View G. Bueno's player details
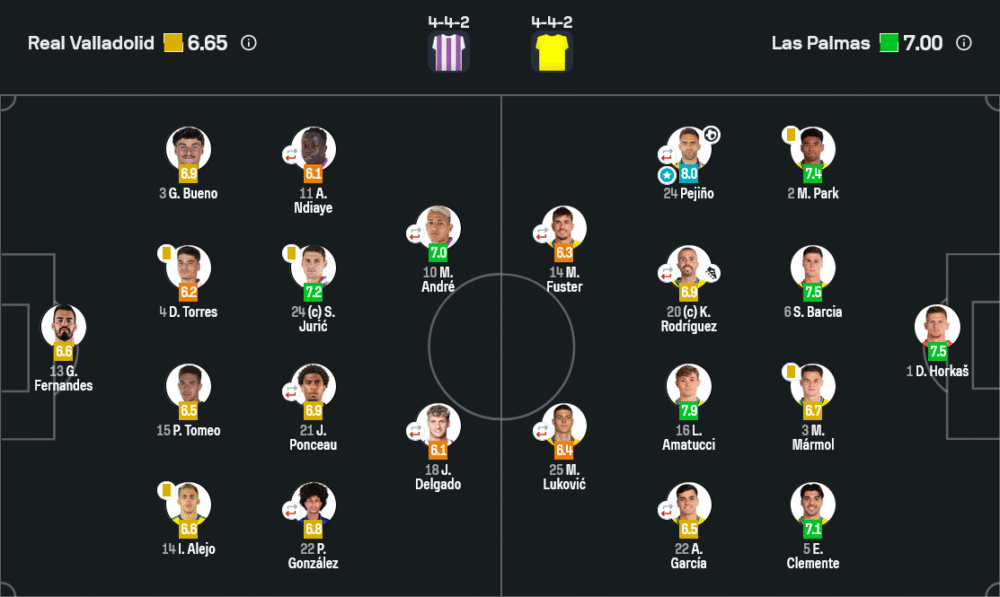This screenshot has width=1000, height=597. click(188, 150)
